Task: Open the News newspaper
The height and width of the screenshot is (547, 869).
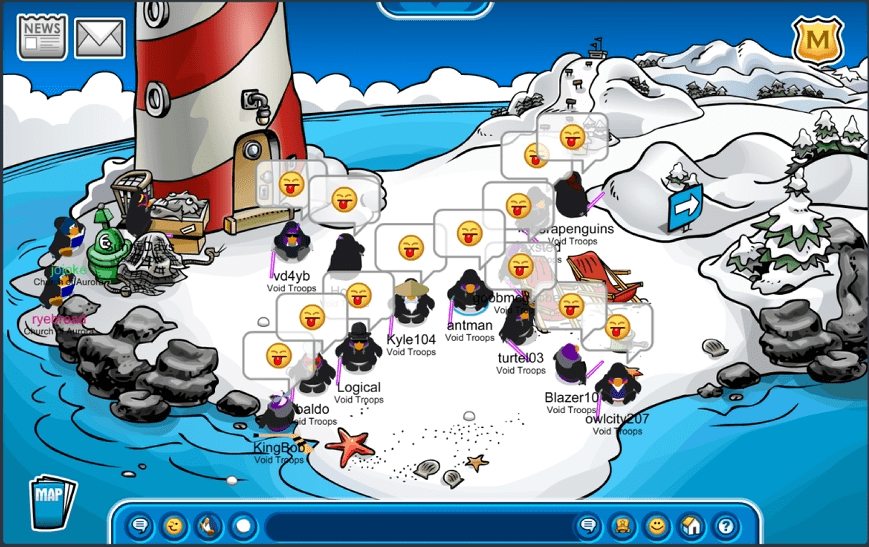Action: pos(42,37)
